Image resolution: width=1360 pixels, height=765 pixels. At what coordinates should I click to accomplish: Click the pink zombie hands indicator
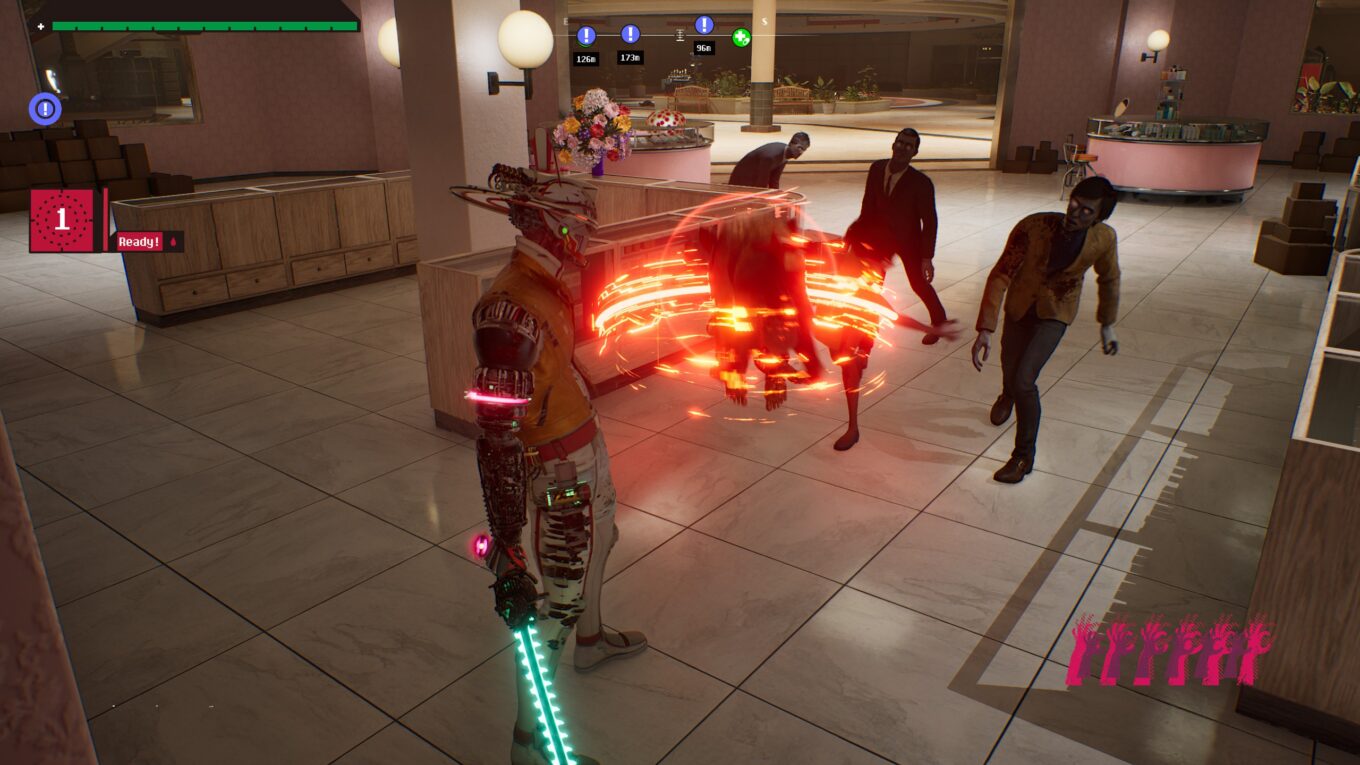1169,650
